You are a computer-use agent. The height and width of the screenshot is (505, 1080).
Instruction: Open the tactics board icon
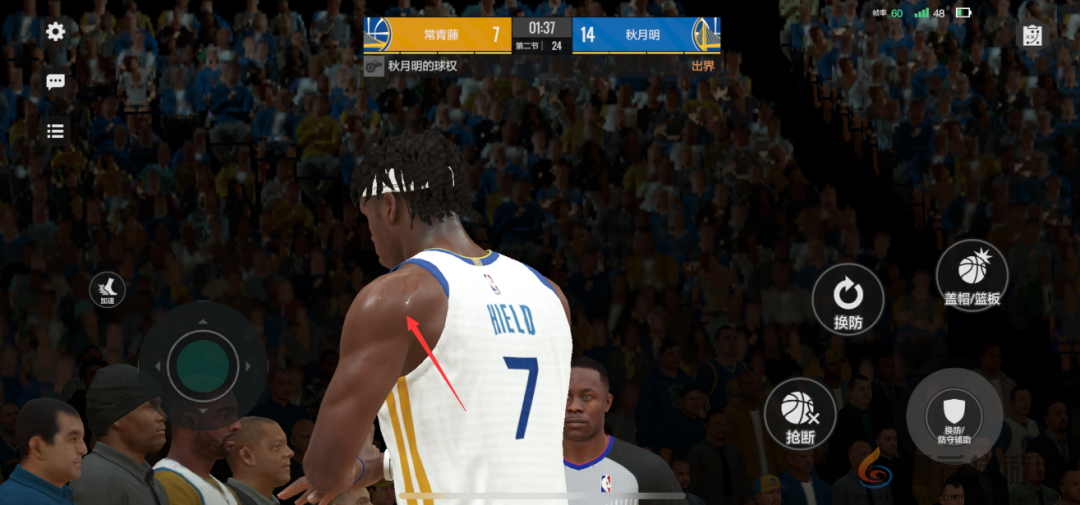coord(1032,36)
